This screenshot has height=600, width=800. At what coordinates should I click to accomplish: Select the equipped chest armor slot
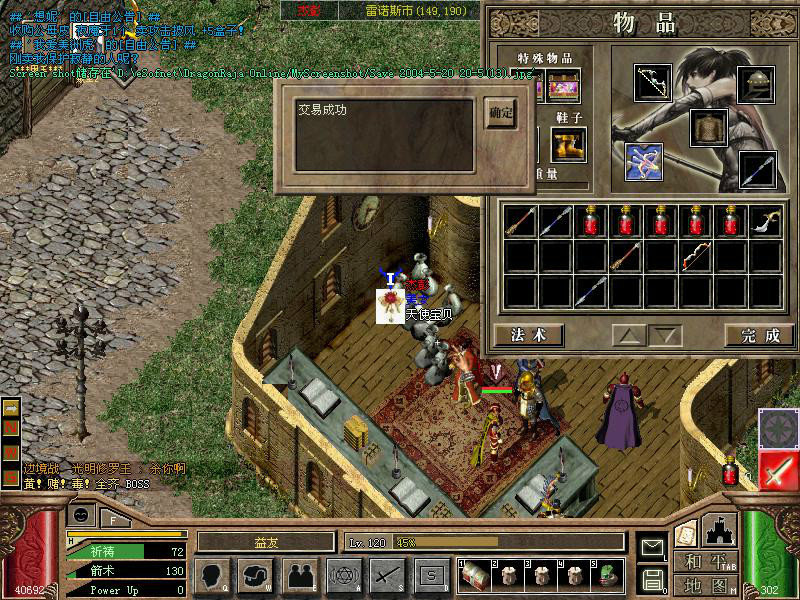(x=708, y=127)
